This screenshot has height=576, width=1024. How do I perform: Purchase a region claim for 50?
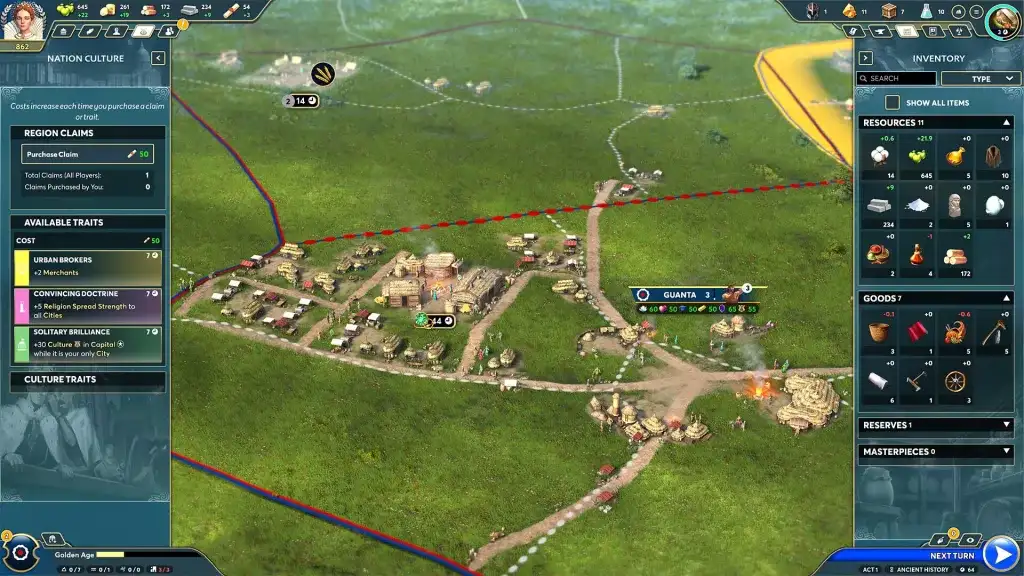point(87,155)
